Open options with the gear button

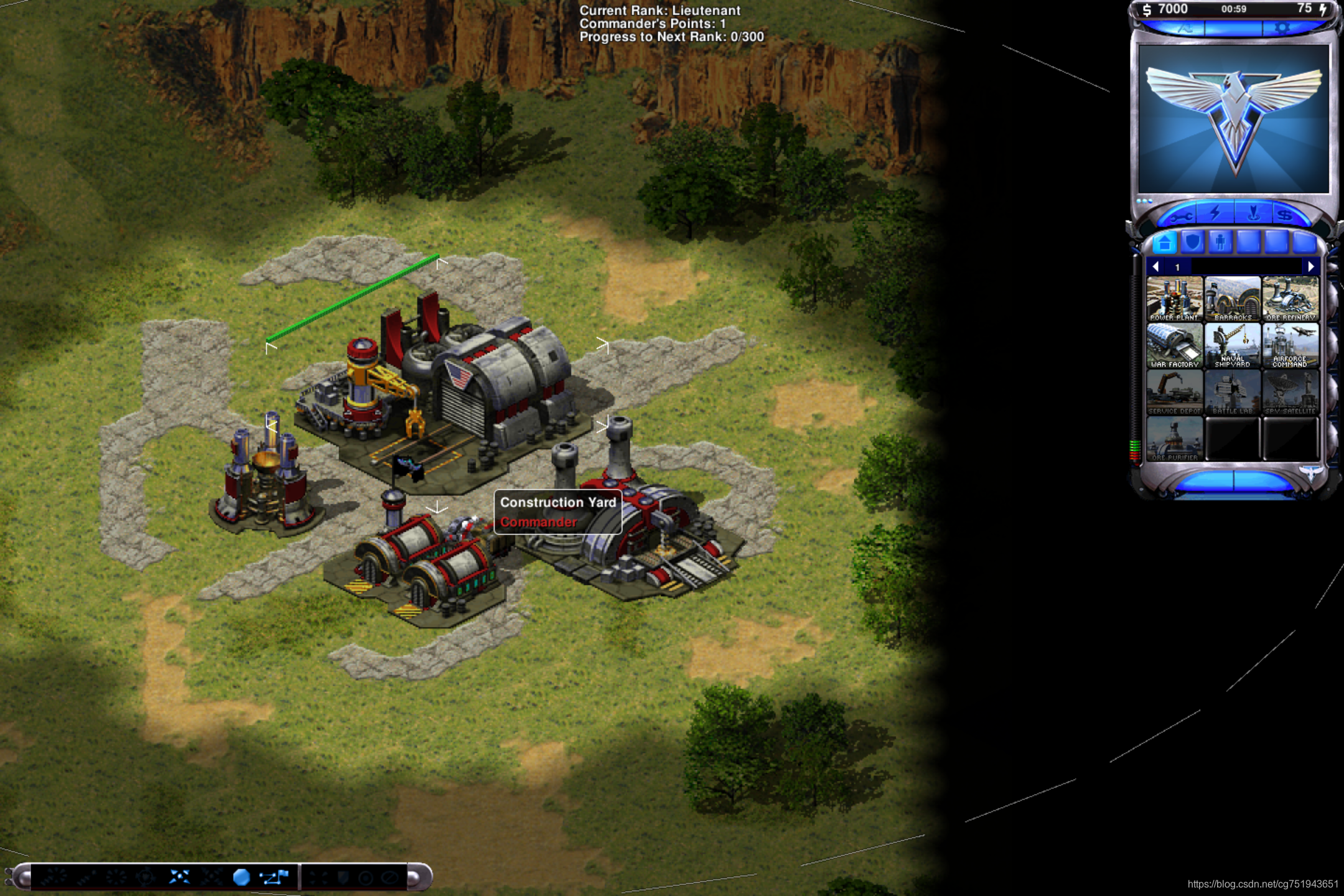[1282, 29]
